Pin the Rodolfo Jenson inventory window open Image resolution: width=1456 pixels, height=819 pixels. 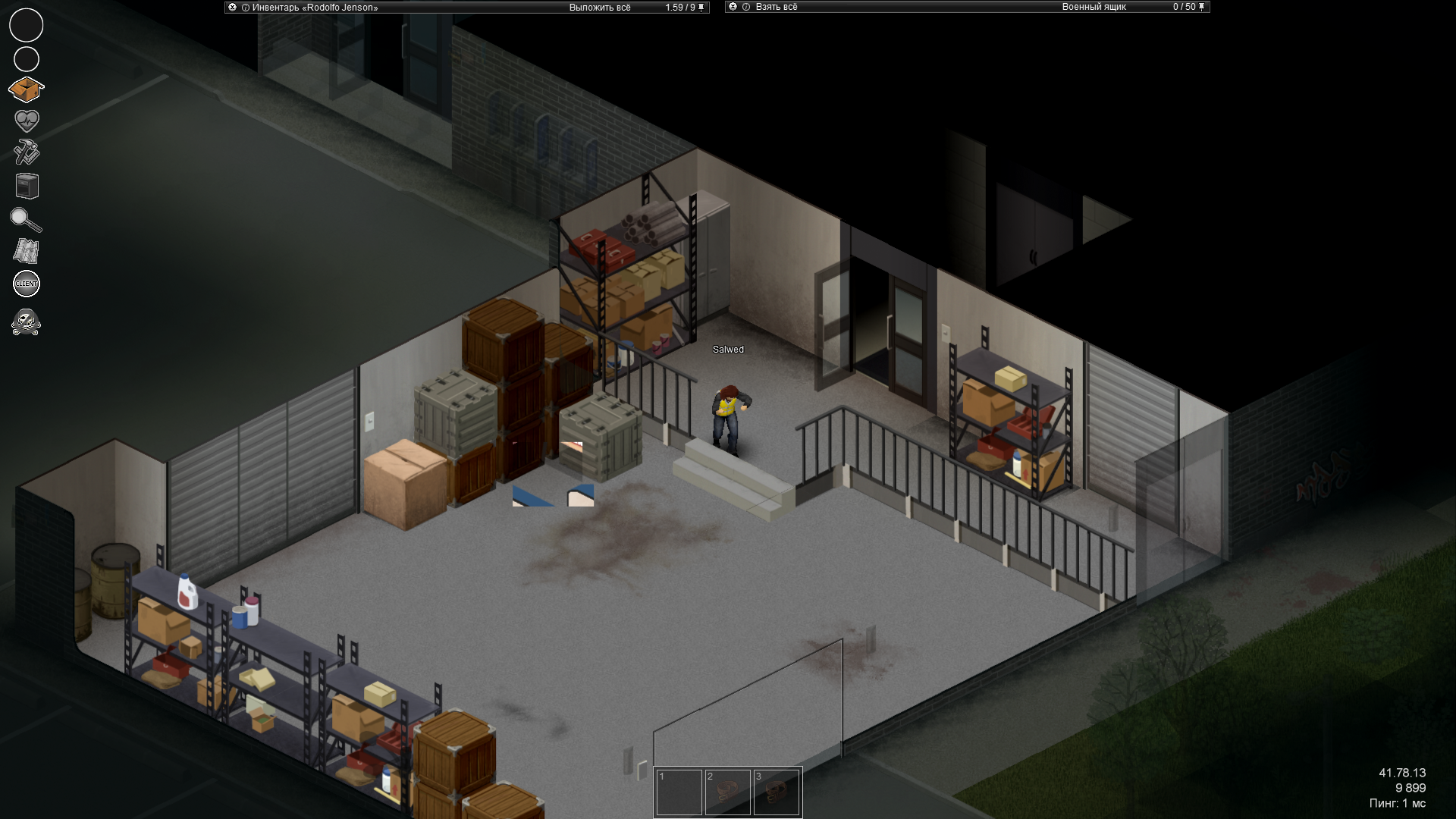[701, 7]
